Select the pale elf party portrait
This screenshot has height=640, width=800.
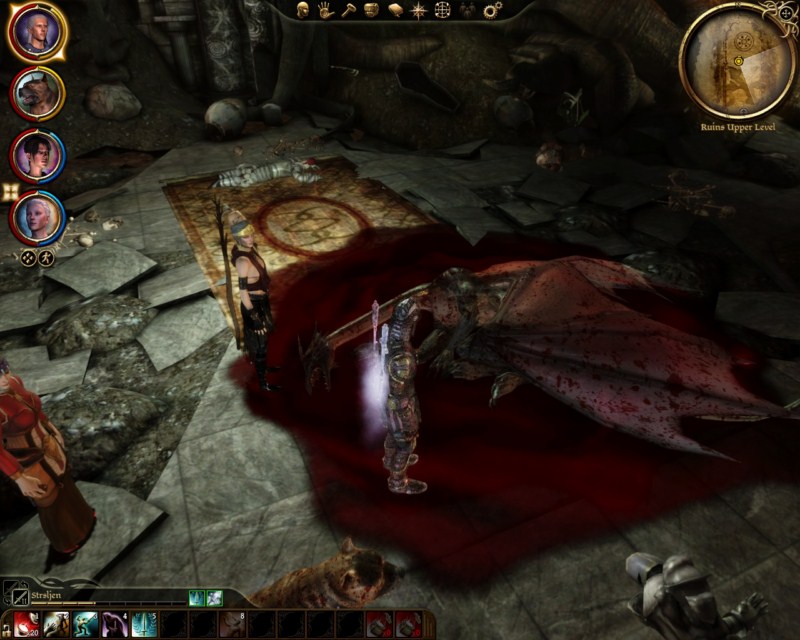pos(37,216)
